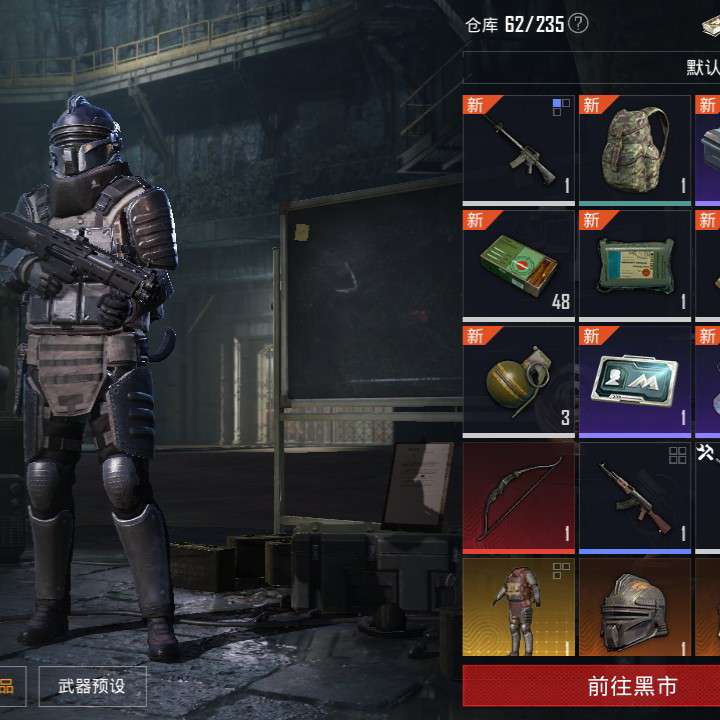The image size is (720, 720).
Task: Select the M16 rifle inventory slot
Action: coord(519,150)
